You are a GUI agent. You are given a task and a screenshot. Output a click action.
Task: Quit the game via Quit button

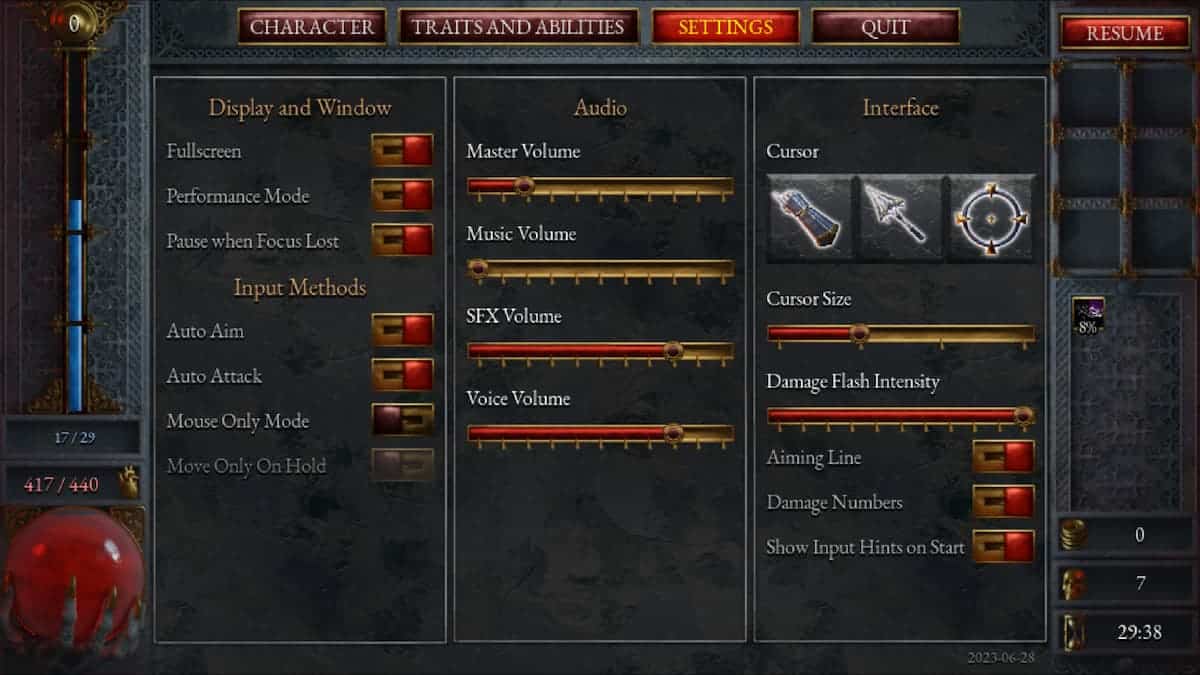(x=885, y=27)
